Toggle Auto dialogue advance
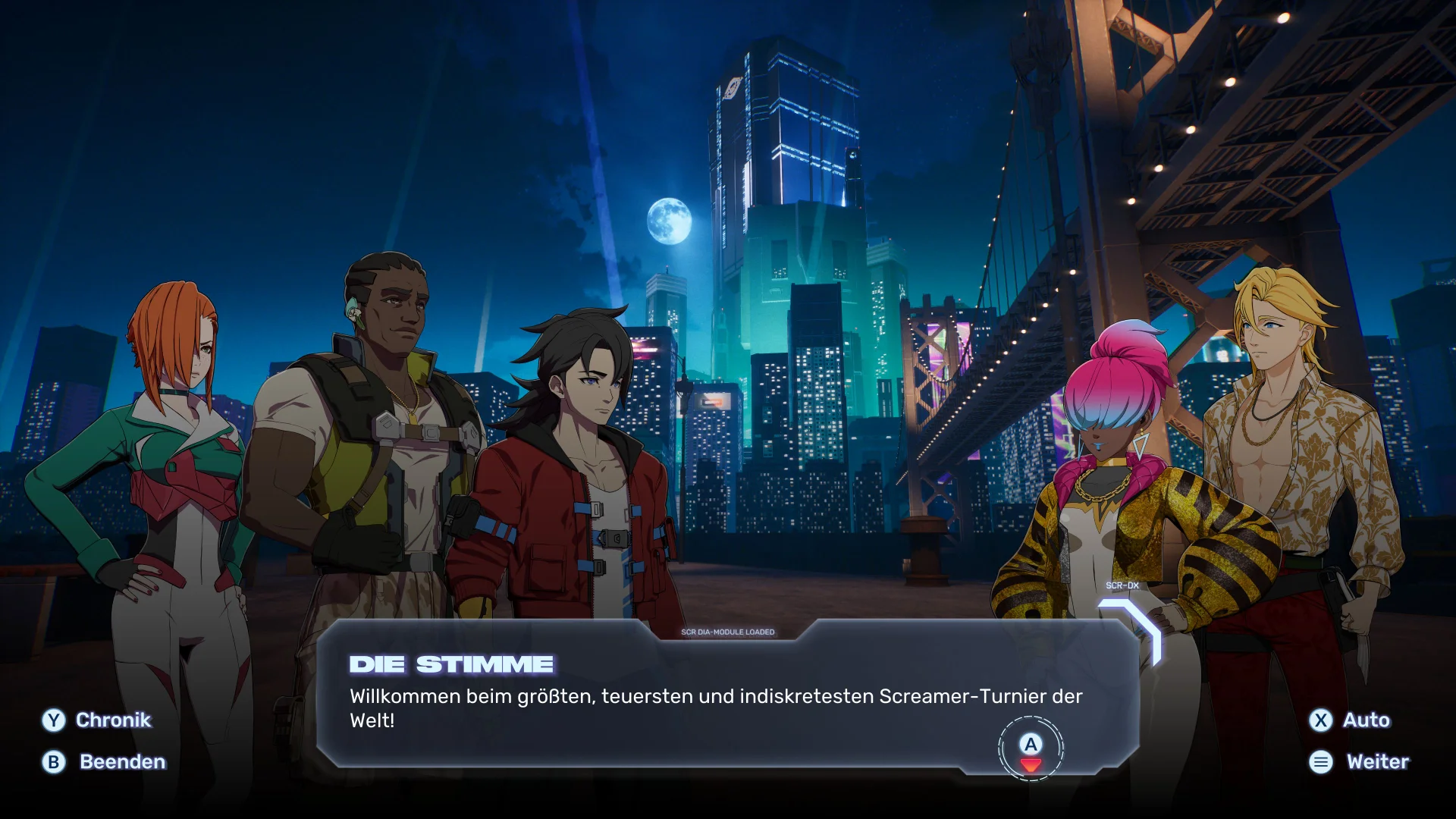Screen dimensions: 1456x819 coord(1350,720)
